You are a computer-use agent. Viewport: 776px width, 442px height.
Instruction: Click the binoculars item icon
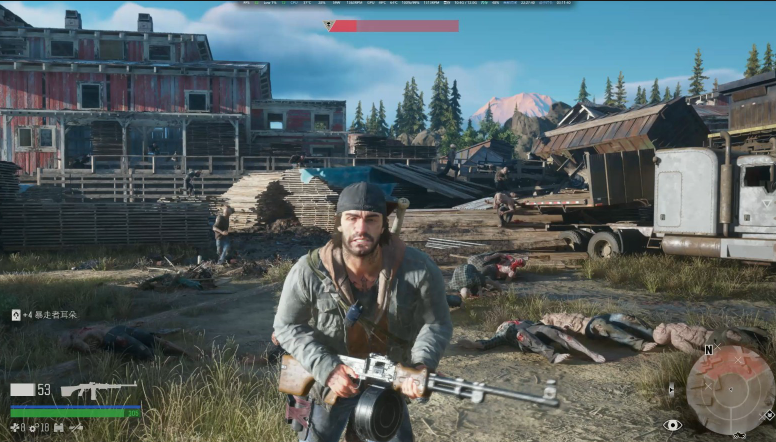[x=58, y=427]
